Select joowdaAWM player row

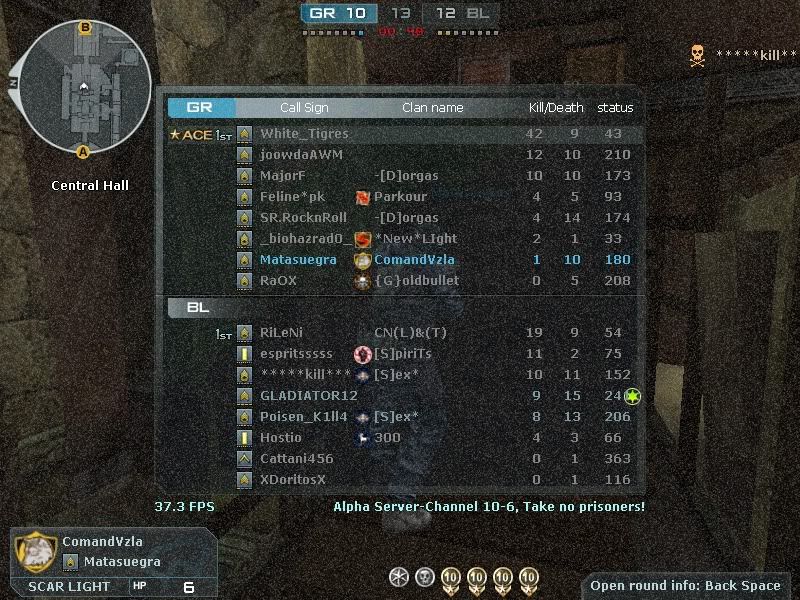click(301, 155)
